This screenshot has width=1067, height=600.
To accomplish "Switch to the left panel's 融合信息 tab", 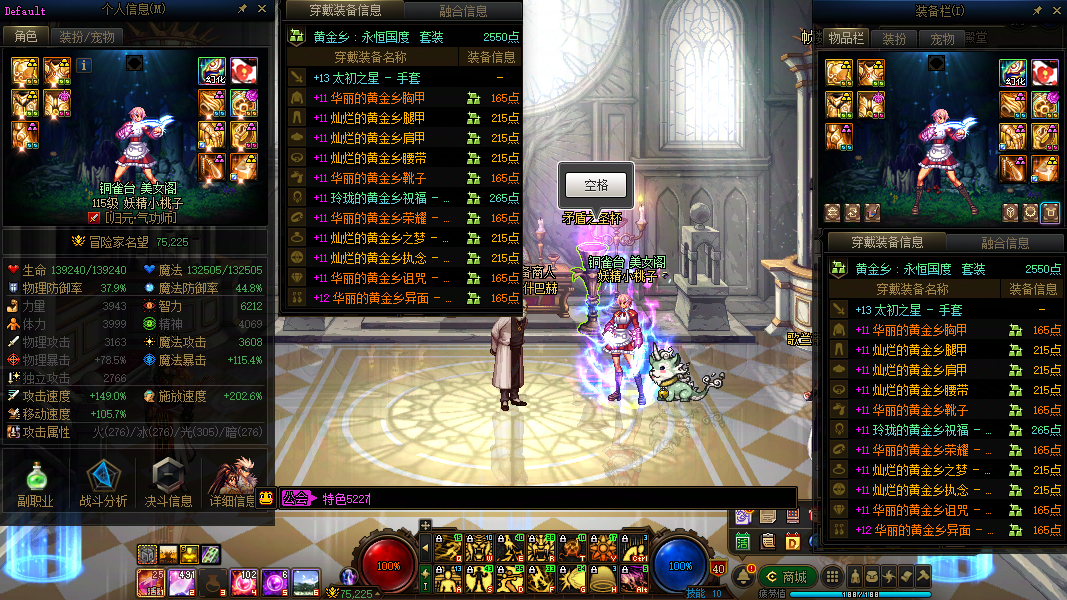I will coord(463,11).
